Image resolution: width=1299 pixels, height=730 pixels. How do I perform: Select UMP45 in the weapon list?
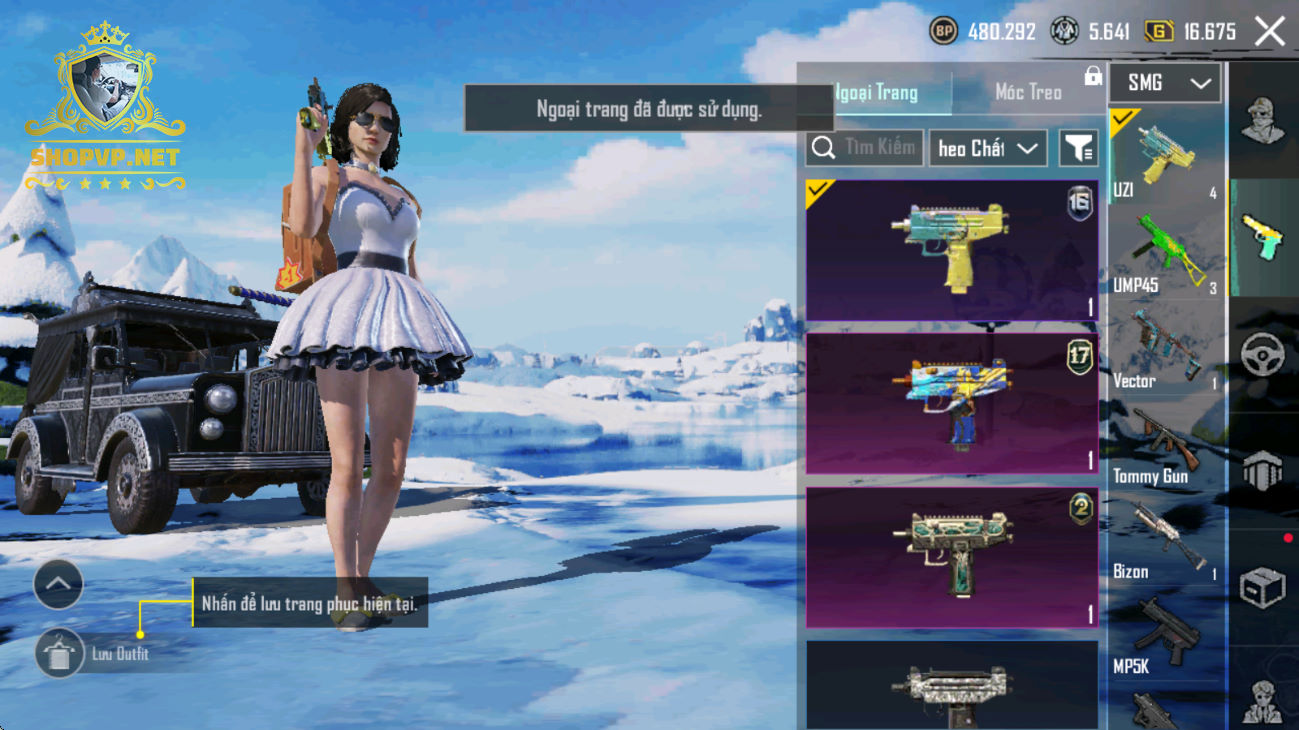click(x=1166, y=254)
